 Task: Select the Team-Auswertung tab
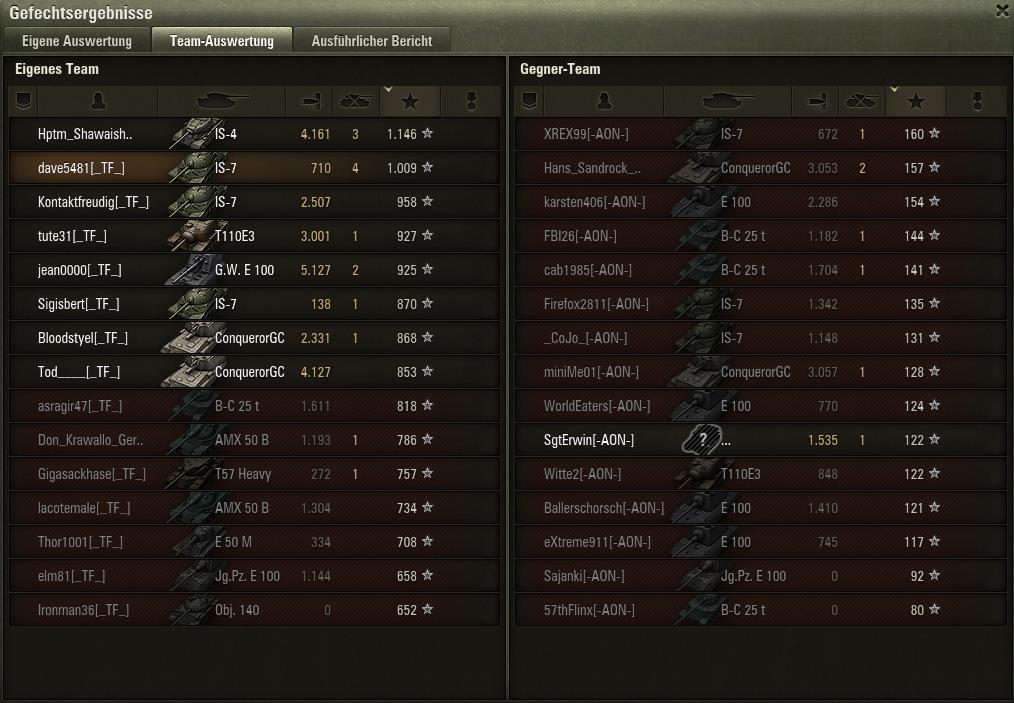point(221,41)
